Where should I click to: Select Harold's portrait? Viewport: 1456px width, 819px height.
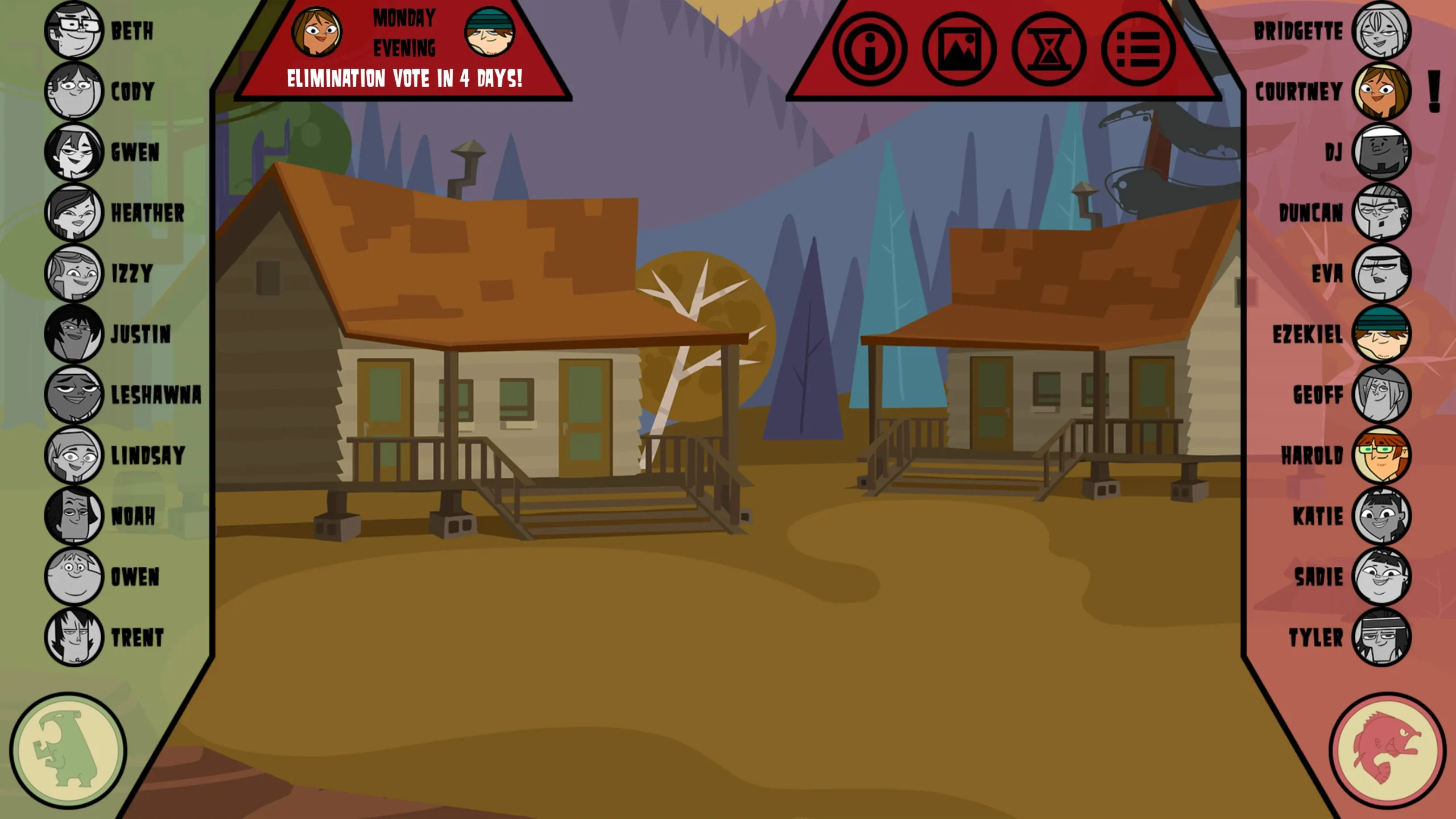1381,455
